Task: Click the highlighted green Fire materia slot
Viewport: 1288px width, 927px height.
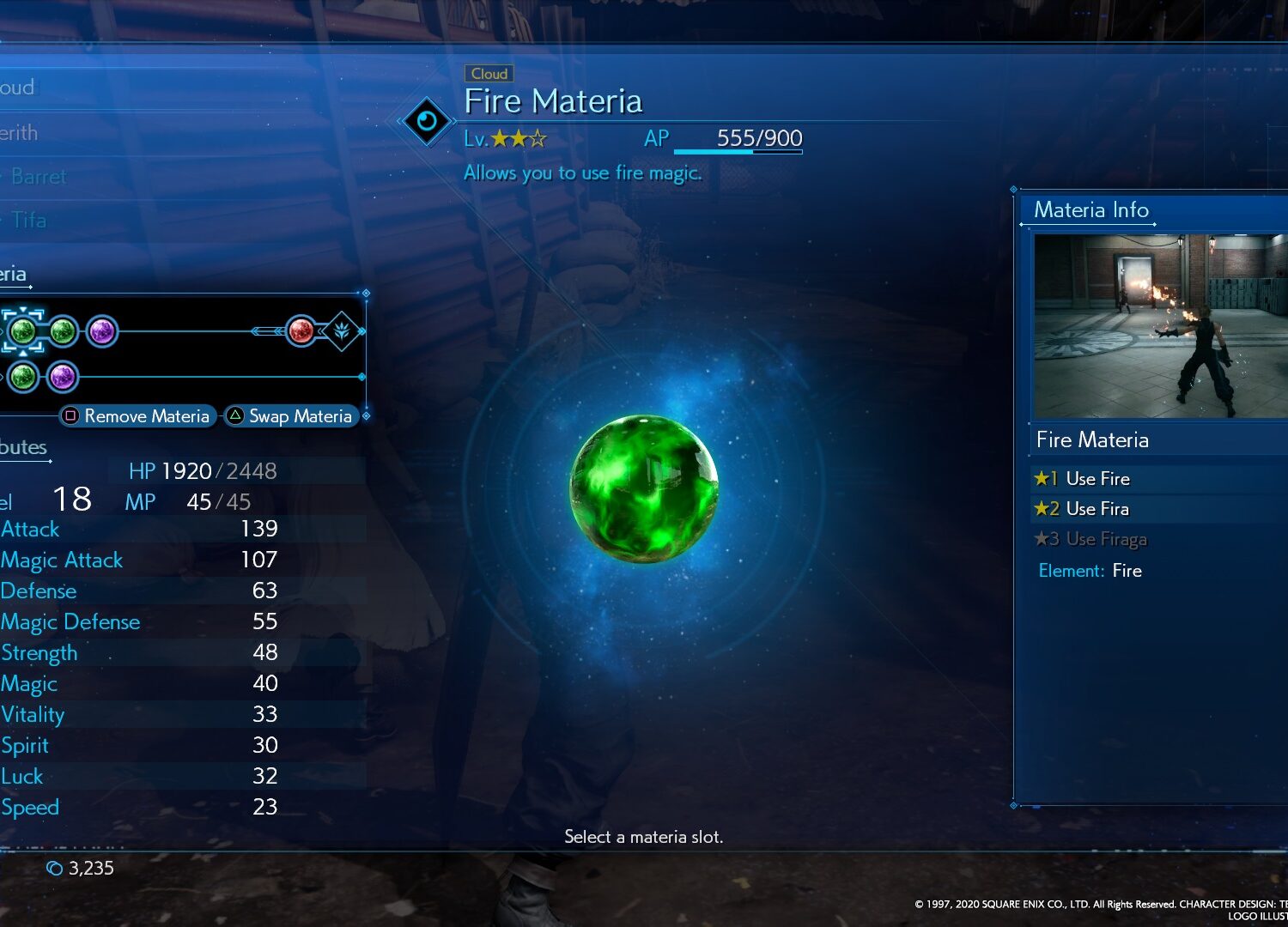Action: pyautogui.click(x=23, y=330)
